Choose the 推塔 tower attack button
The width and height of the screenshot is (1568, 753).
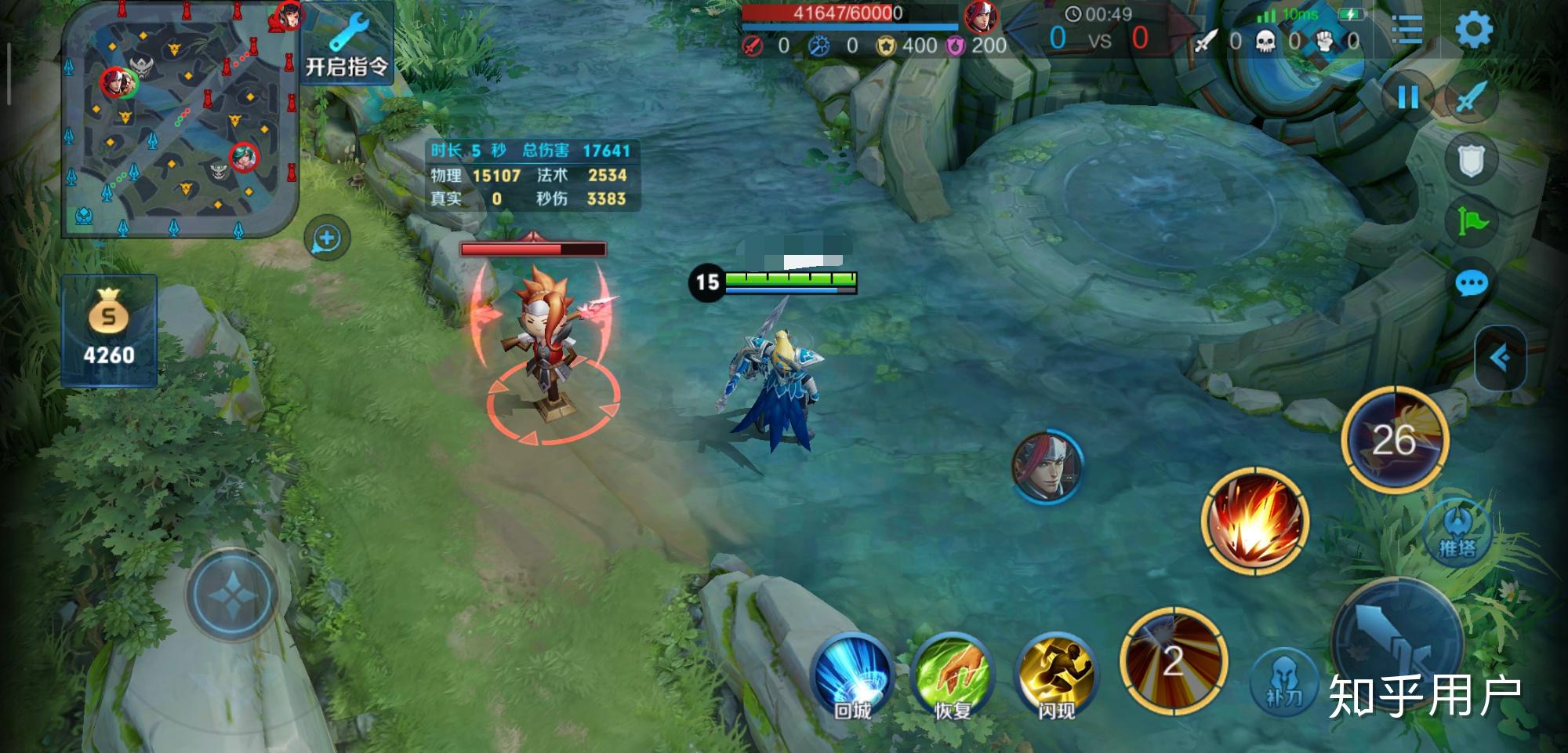(x=1457, y=530)
